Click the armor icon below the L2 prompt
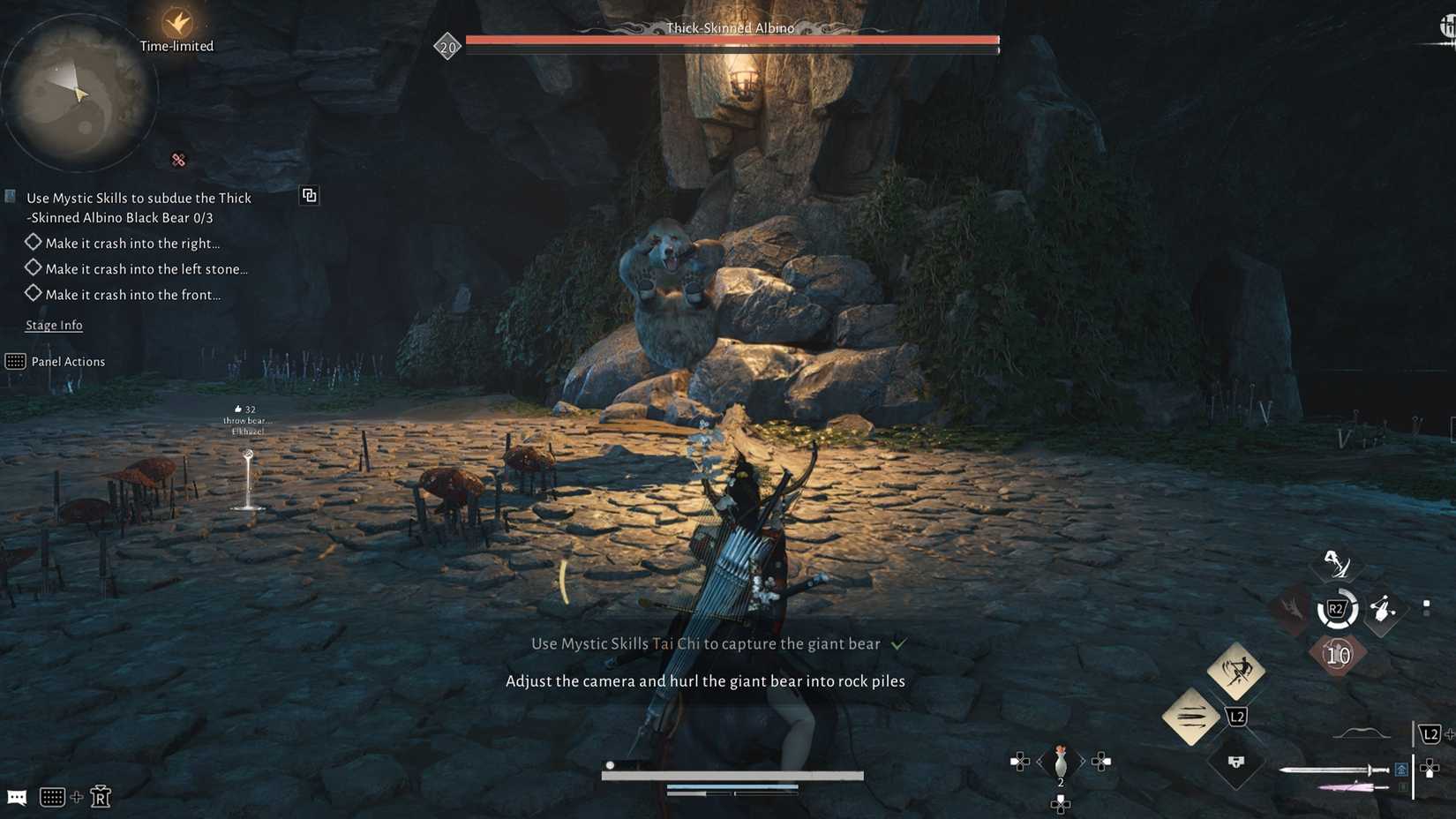This screenshot has height=819, width=1456. pyautogui.click(x=1235, y=763)
